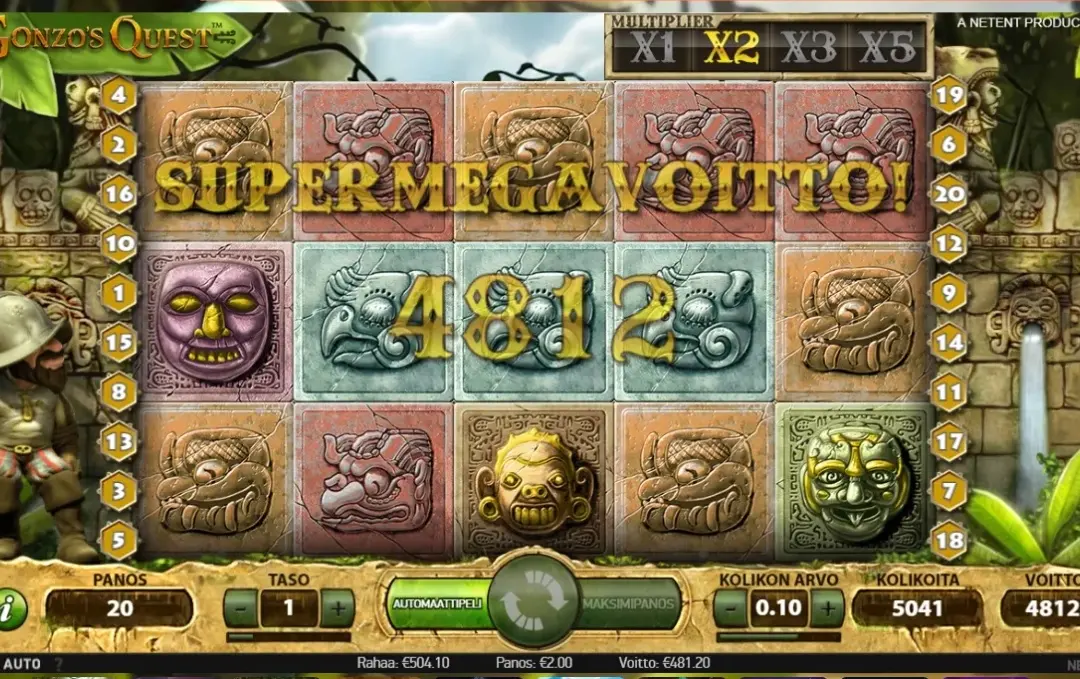The image size is (1080, 679).
Task: Click the Taso level slider bar
Action: pos(288,636)
